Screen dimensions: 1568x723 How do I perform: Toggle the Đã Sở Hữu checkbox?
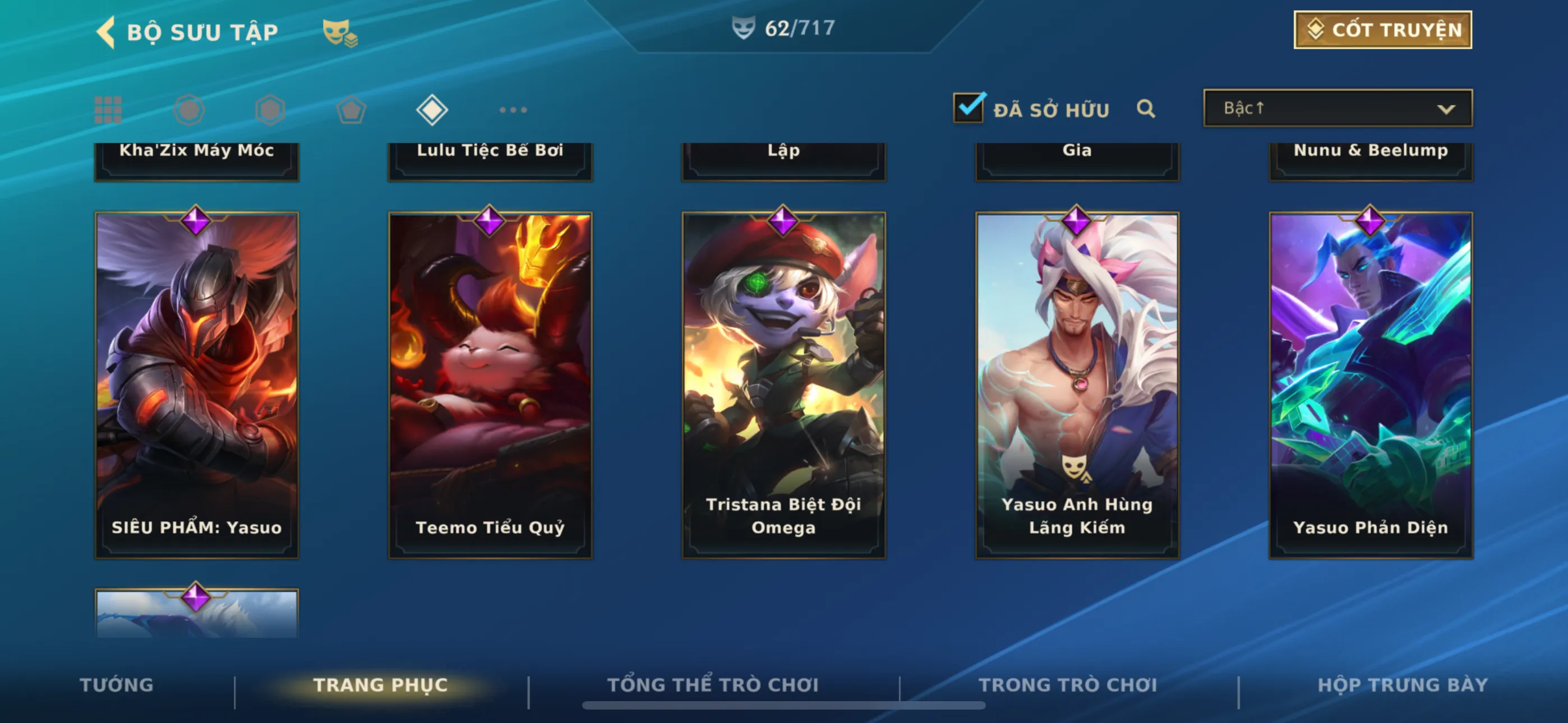click(x=968, y=108)
